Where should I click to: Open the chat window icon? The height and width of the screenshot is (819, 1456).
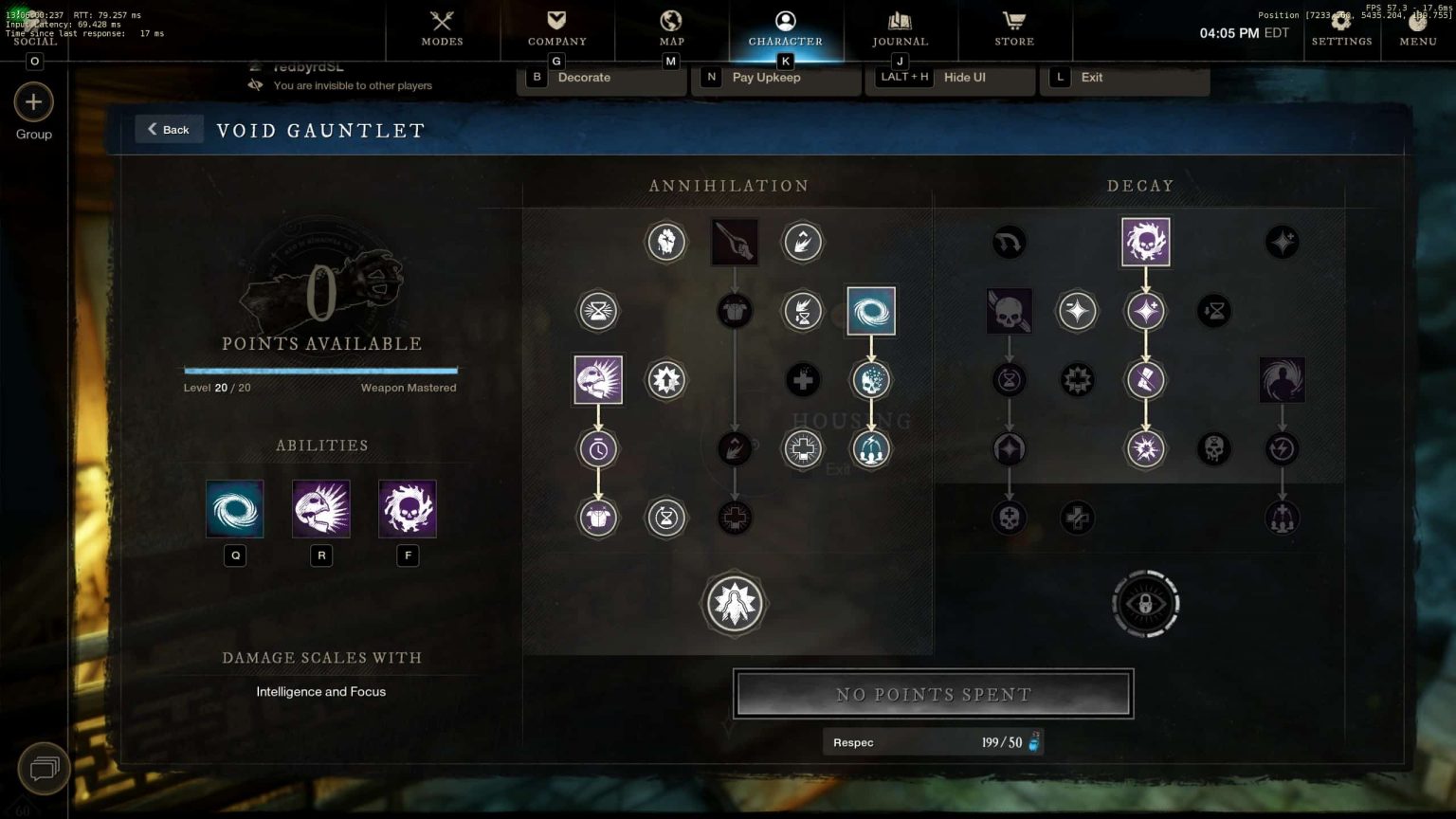coord(44,767)
